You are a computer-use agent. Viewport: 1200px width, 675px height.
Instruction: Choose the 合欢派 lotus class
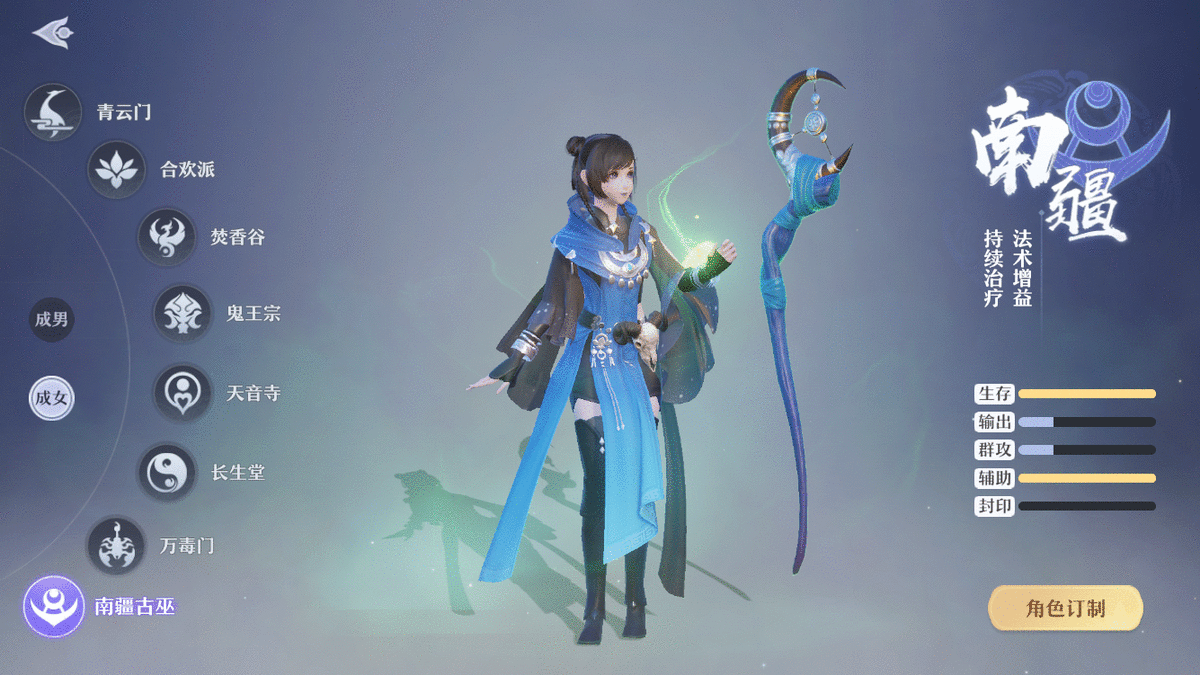pos(116,169)
